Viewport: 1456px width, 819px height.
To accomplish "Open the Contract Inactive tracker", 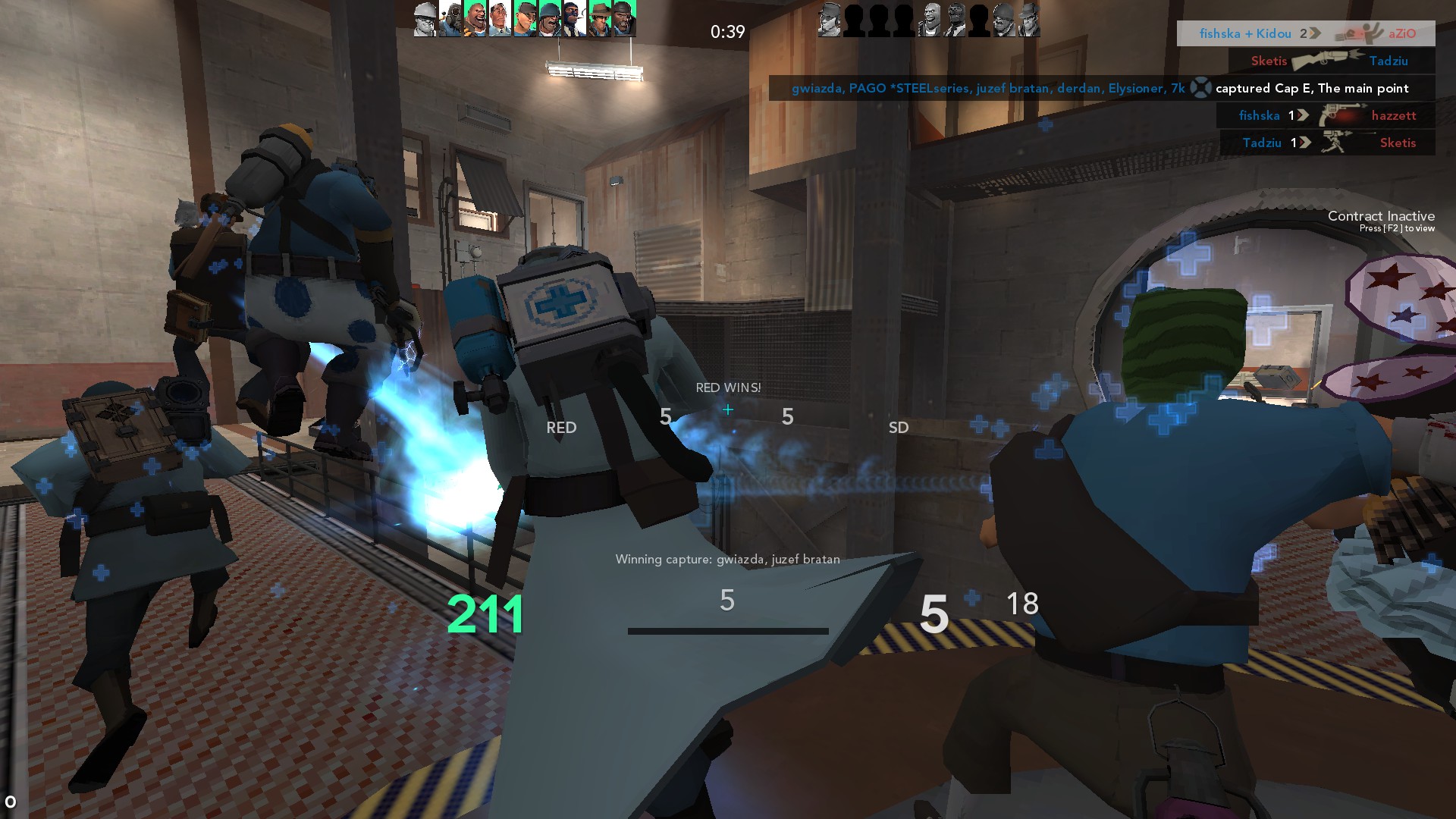I will [x=1380, y=221].
